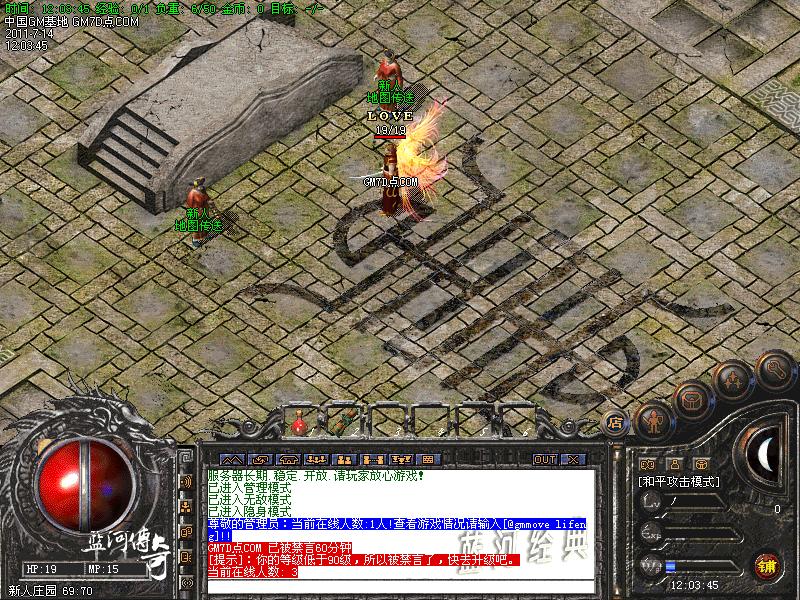This screenshot has width=800, height=600.
Task: Select the red potion in the belt
Action: coord(298,424)
